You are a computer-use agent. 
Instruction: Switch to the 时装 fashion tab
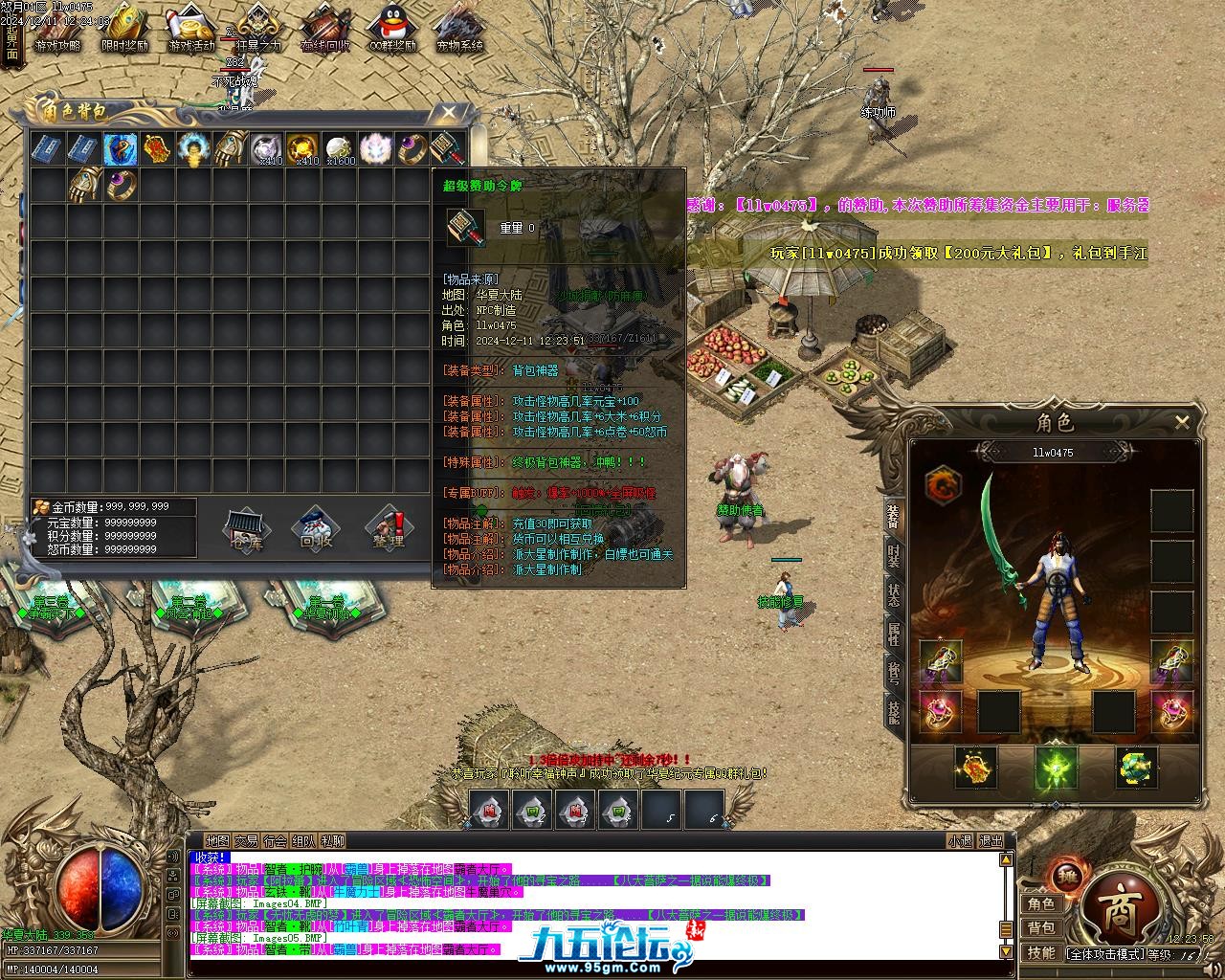[893, 557]
